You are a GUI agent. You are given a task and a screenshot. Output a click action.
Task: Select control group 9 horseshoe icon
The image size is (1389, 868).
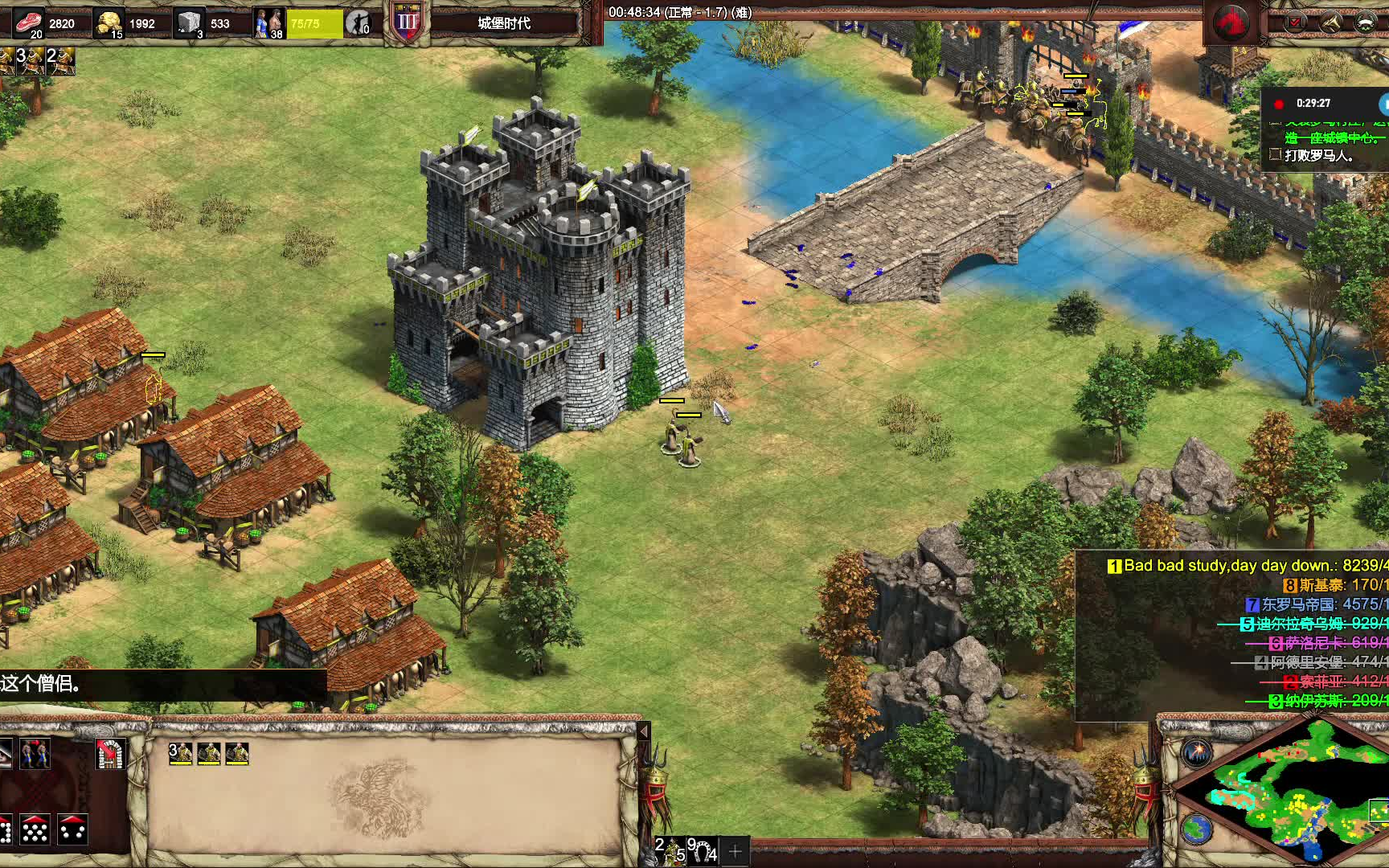pos(702,850)
